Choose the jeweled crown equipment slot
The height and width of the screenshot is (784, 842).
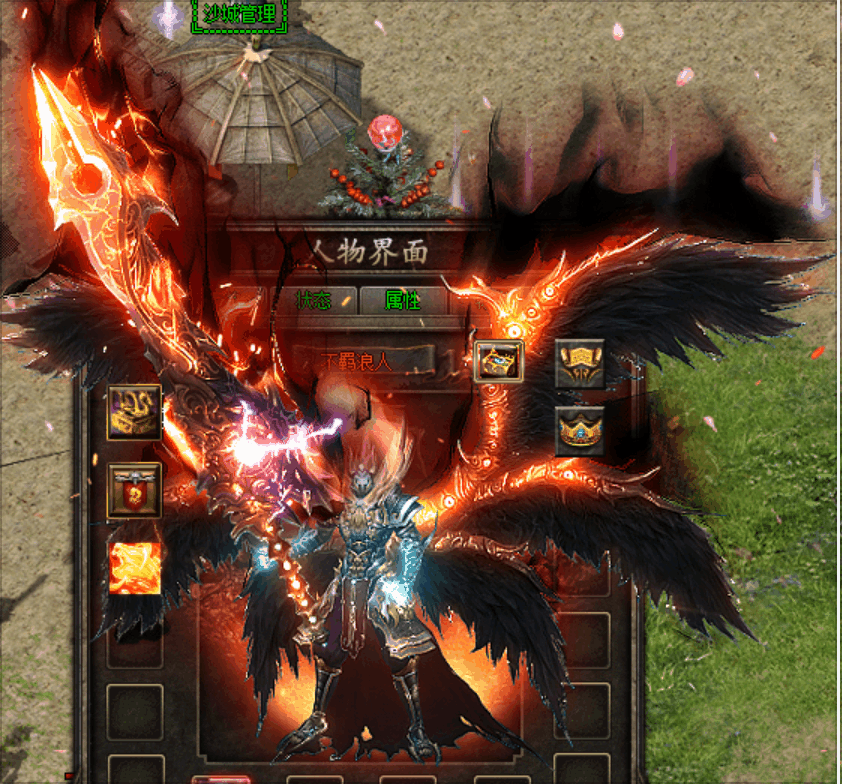coord(580,431)
